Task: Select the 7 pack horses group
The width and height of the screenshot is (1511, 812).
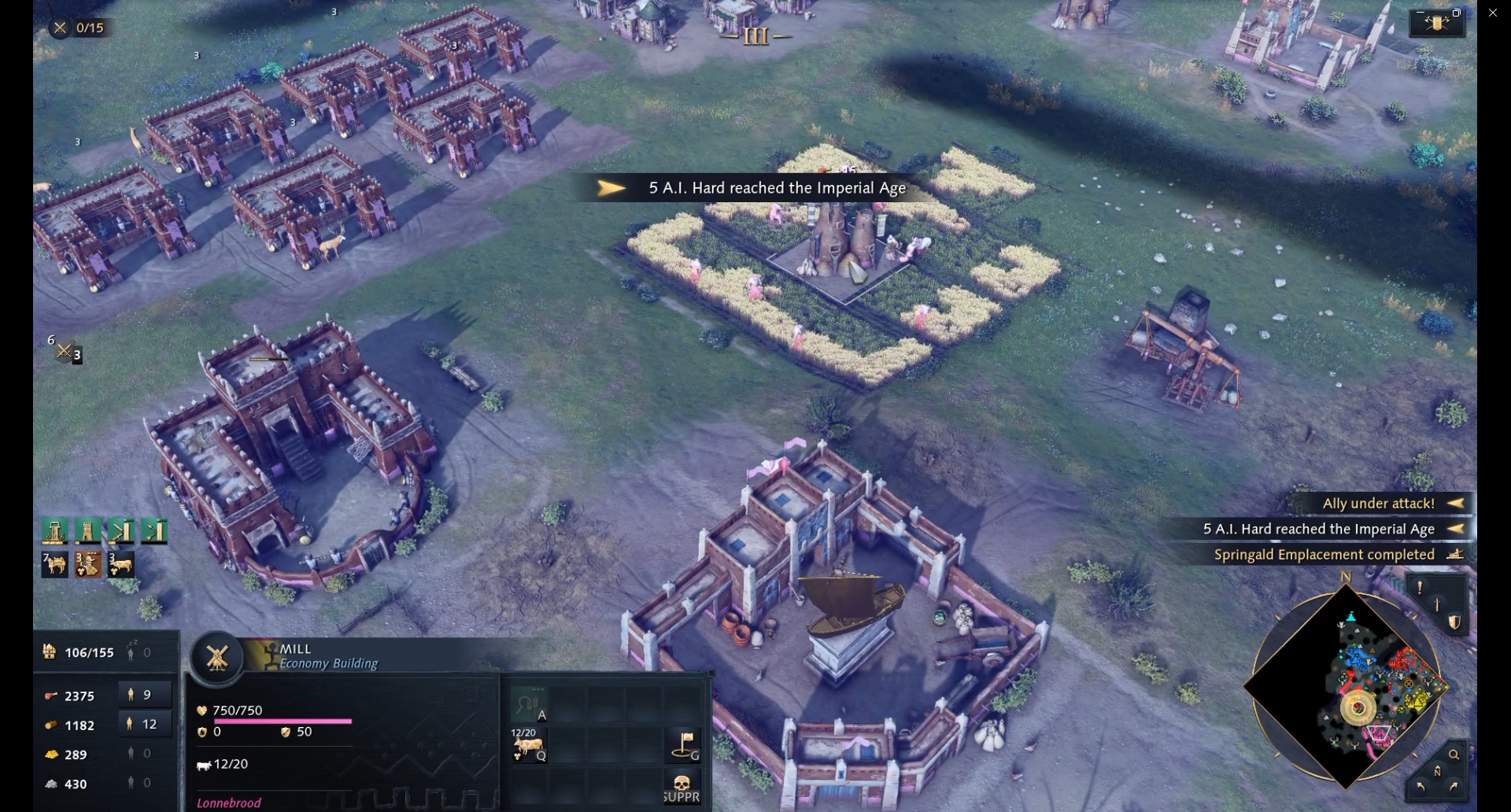Action: pos(55,564)
